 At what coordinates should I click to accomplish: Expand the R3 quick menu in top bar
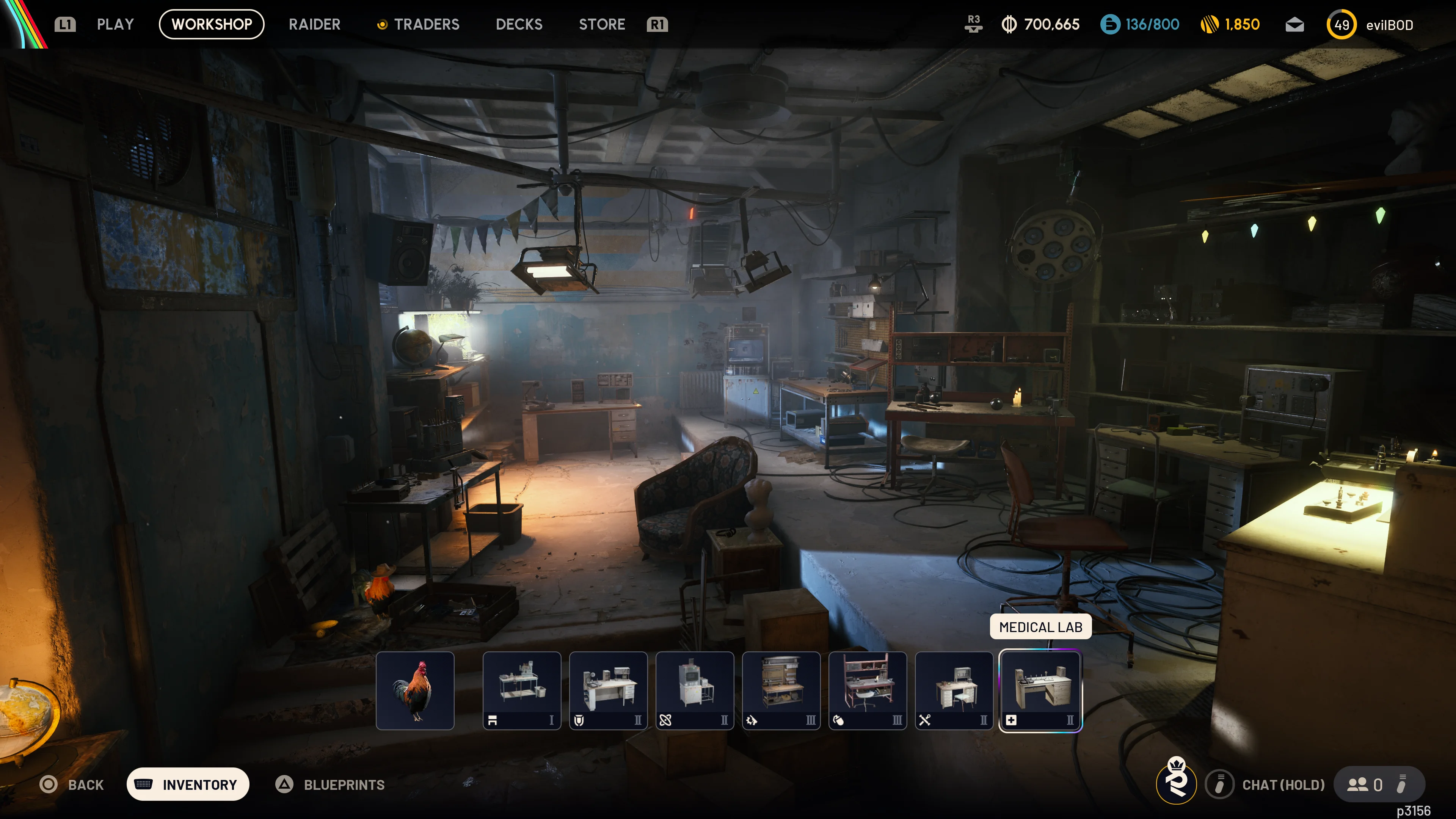point(973,24)
